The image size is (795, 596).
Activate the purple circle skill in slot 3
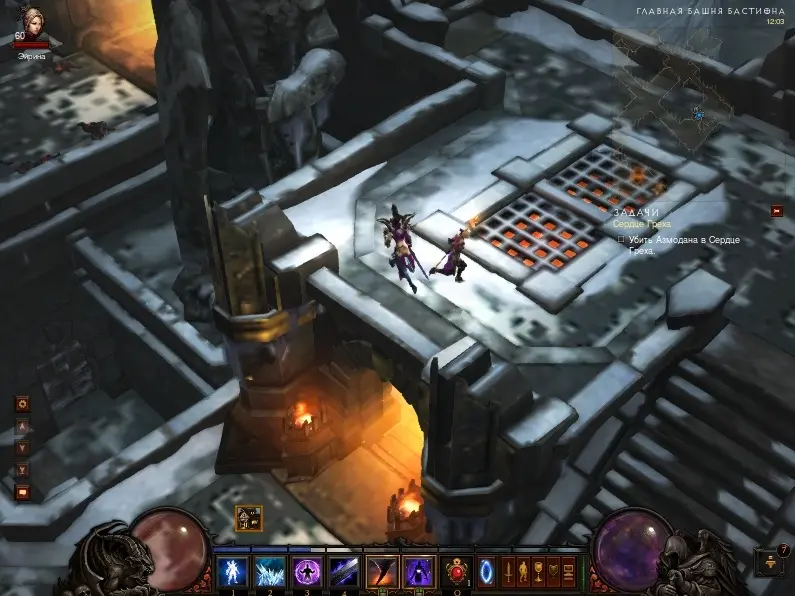[x=306, y=572]
